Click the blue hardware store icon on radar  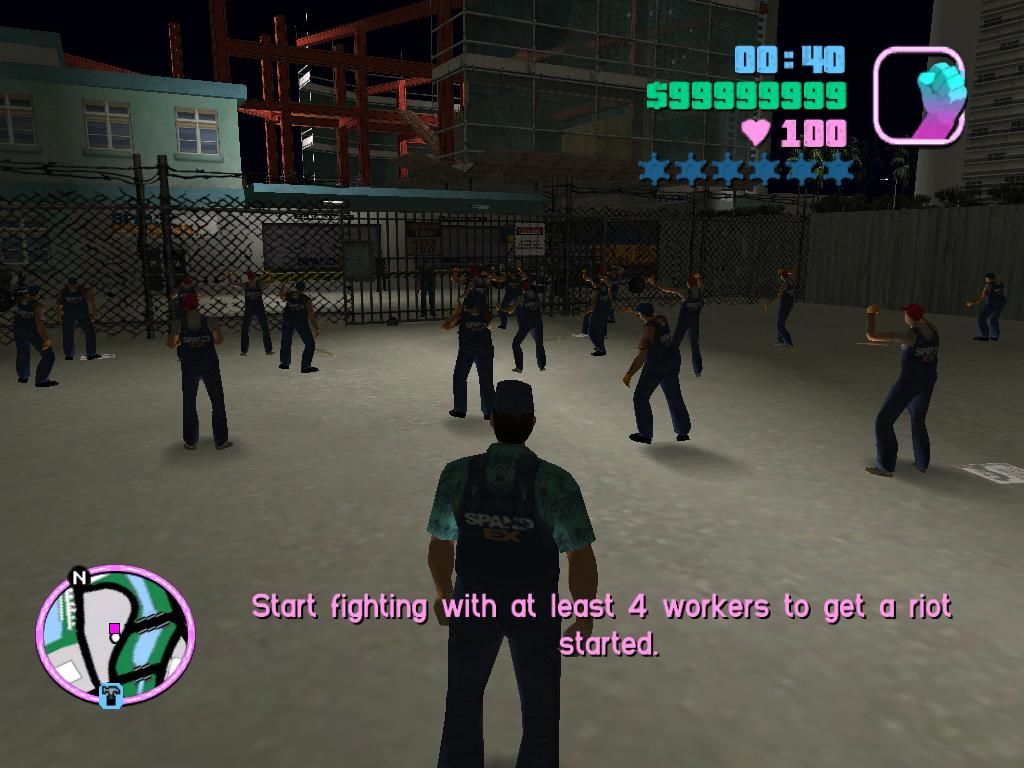tap(111, 695)
